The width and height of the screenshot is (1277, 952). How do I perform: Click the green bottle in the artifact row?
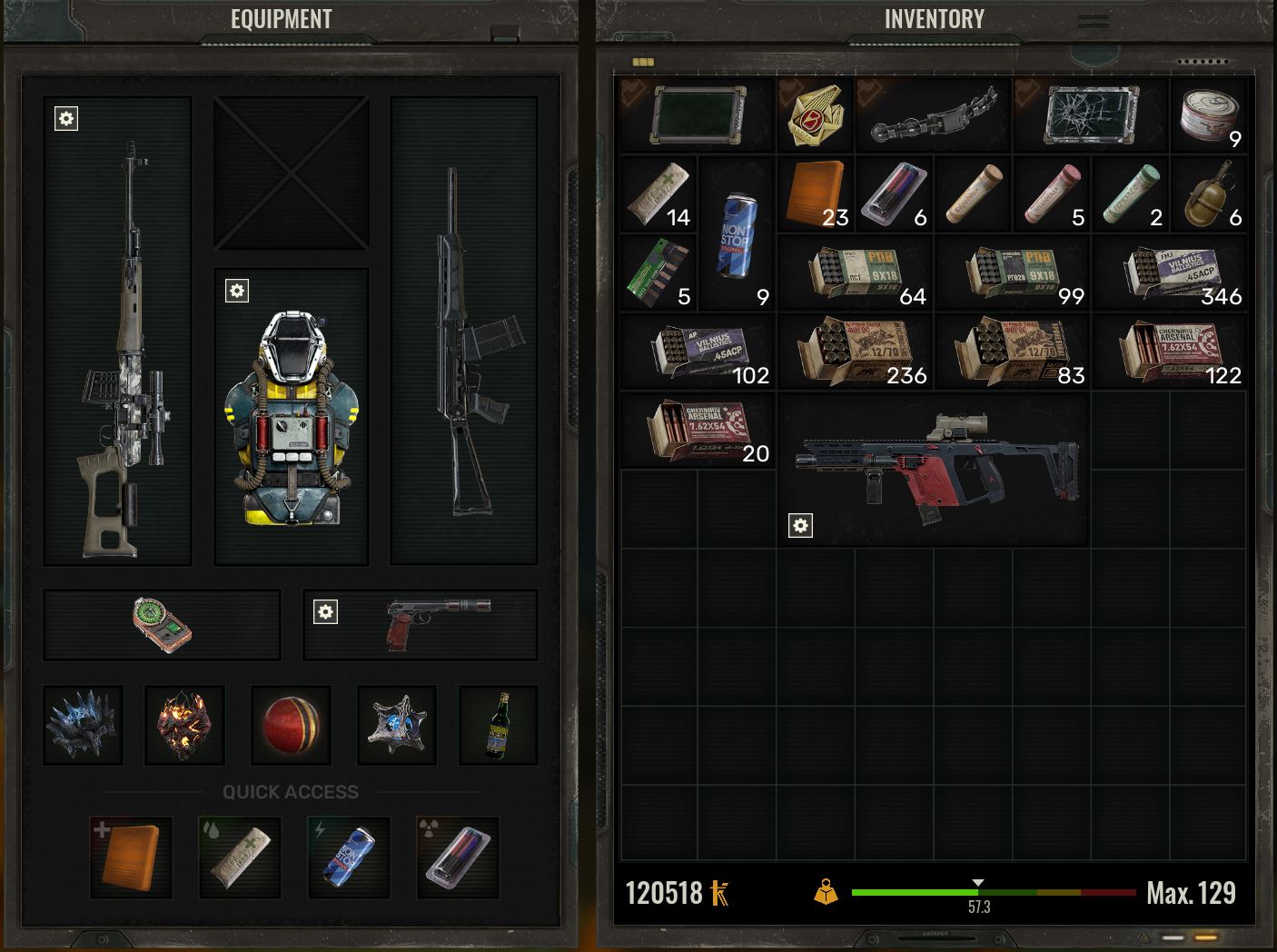[498, 725]
